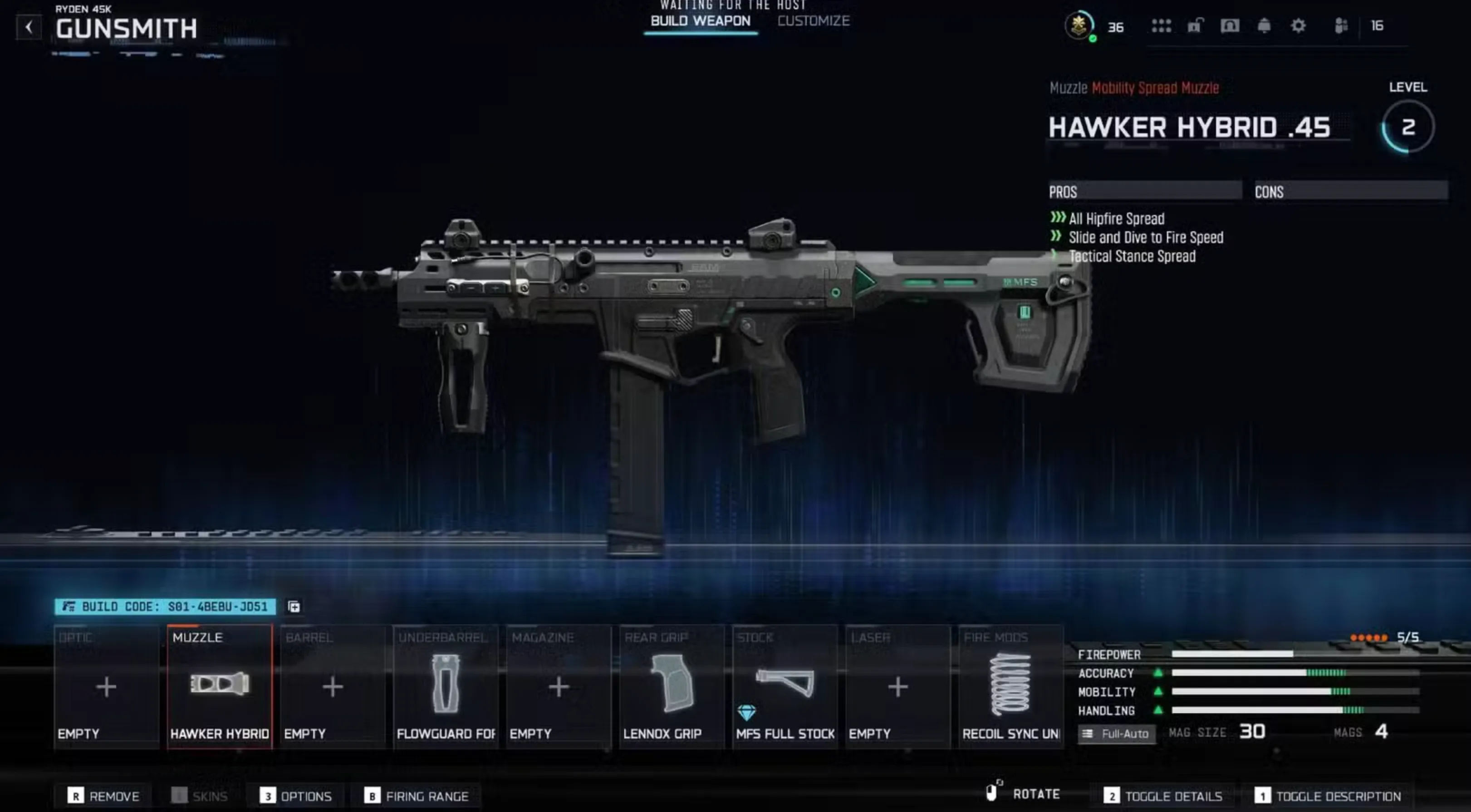Switch to the Customize tab
1471x812 pixels.
click(814, 21)
